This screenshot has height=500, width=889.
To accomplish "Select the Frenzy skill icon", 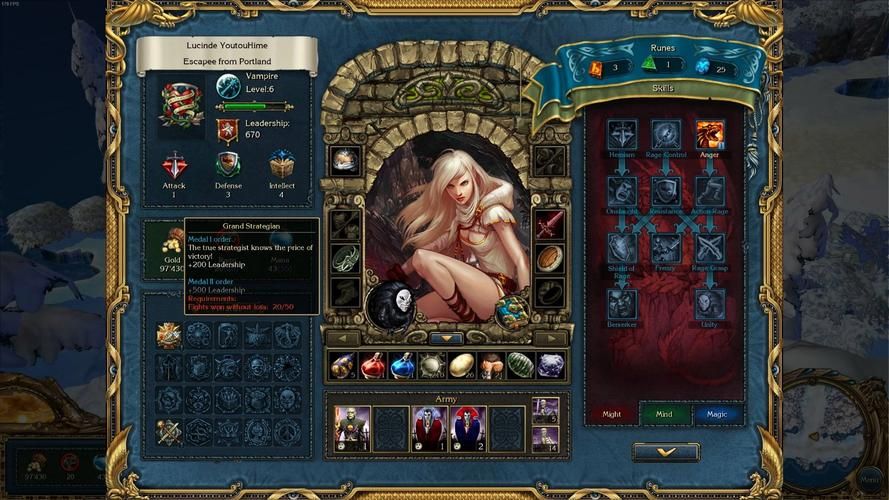I will [665, 247].
